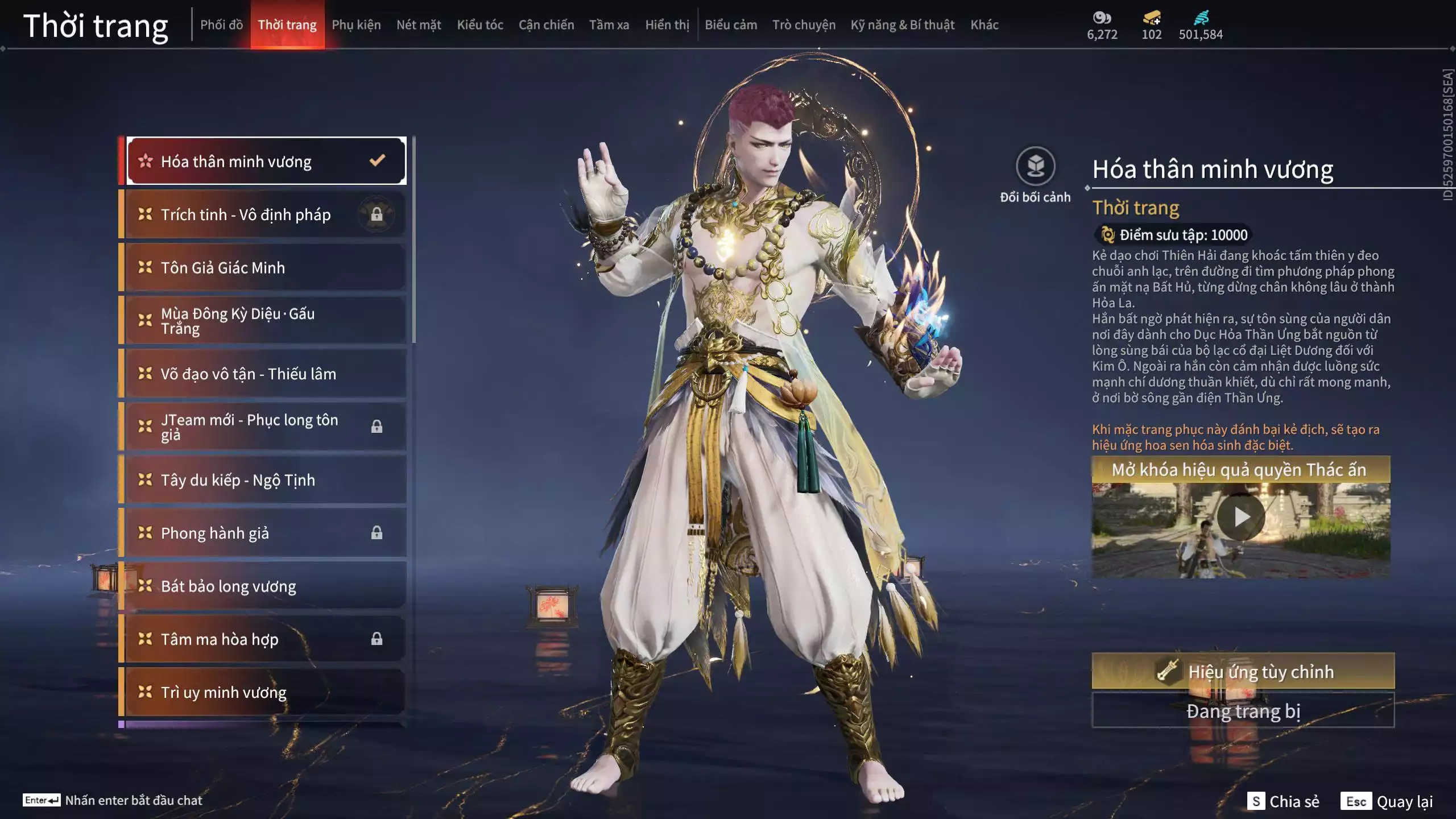Open the Kỹ năng & Bí thuật tab

[903, 25]
